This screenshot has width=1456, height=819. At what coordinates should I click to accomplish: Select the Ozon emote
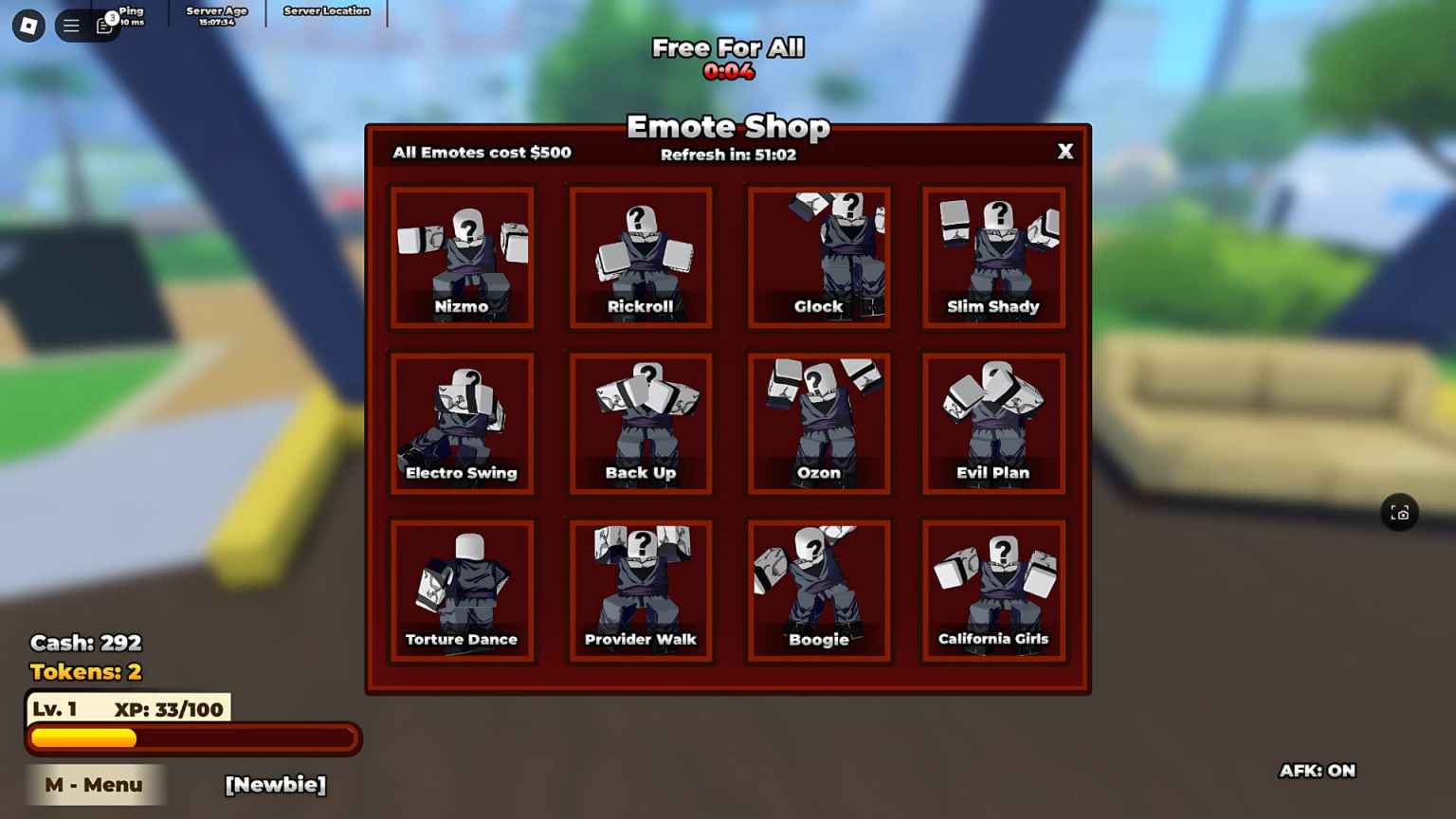(x=819, y=424)
